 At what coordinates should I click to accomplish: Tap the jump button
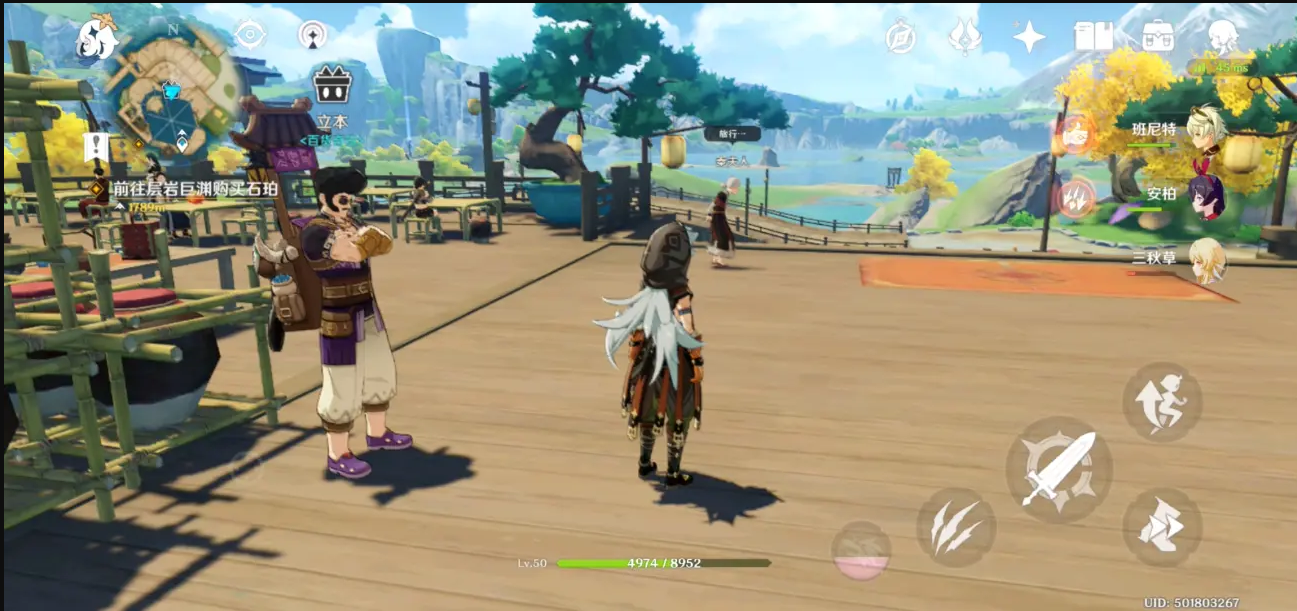(x=1161, y=402)
